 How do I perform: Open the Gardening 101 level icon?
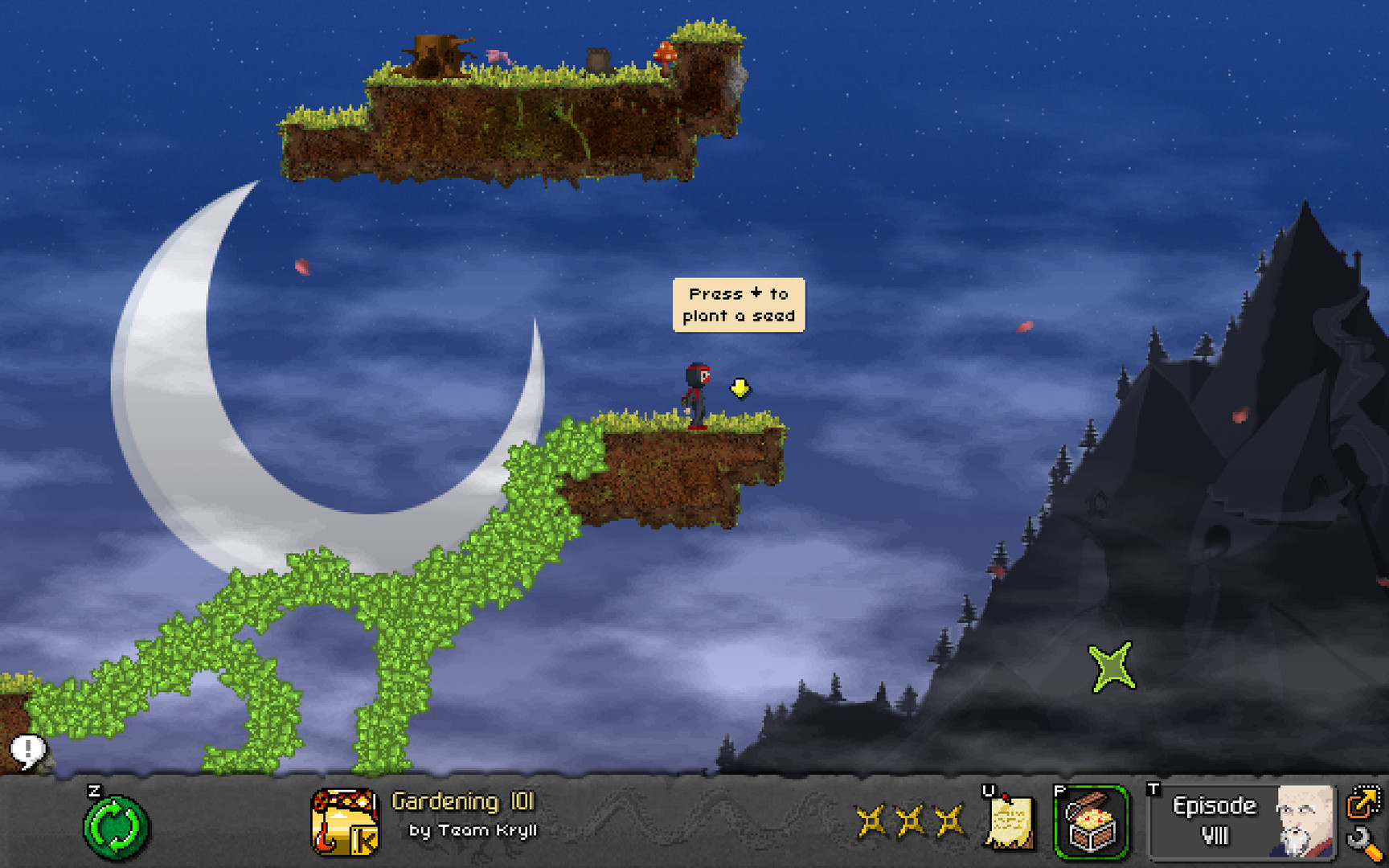[x=345, y=822]
